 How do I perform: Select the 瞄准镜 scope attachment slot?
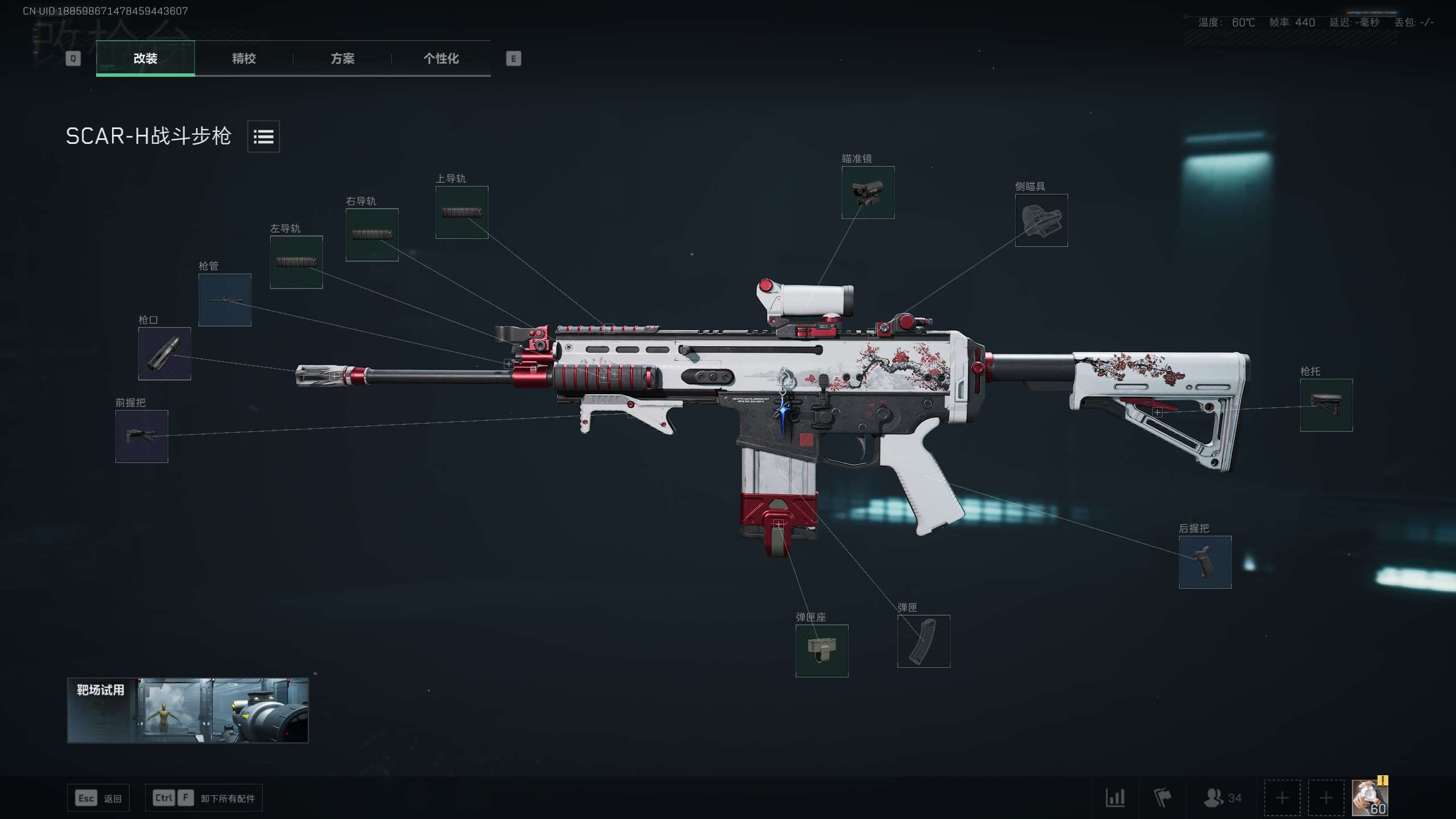tap(868, 192)
